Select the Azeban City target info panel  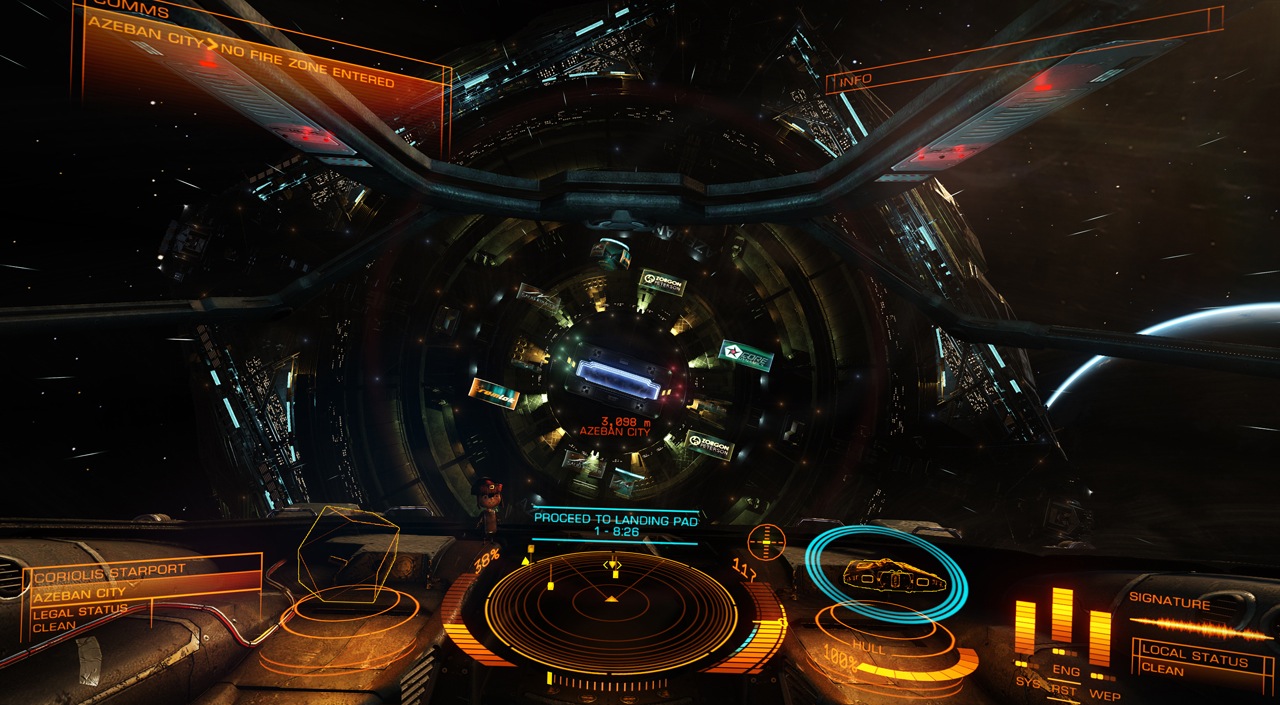(140, 593)
